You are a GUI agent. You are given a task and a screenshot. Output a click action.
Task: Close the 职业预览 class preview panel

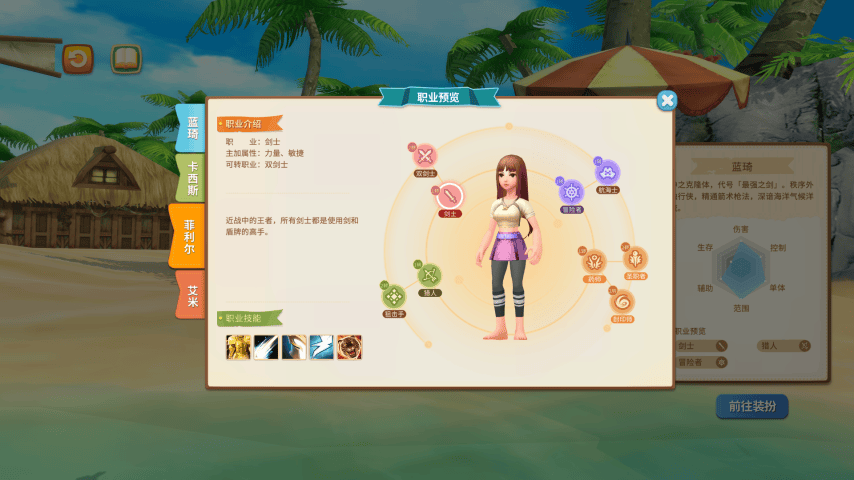pyautogui.click(x=667, y=100)
